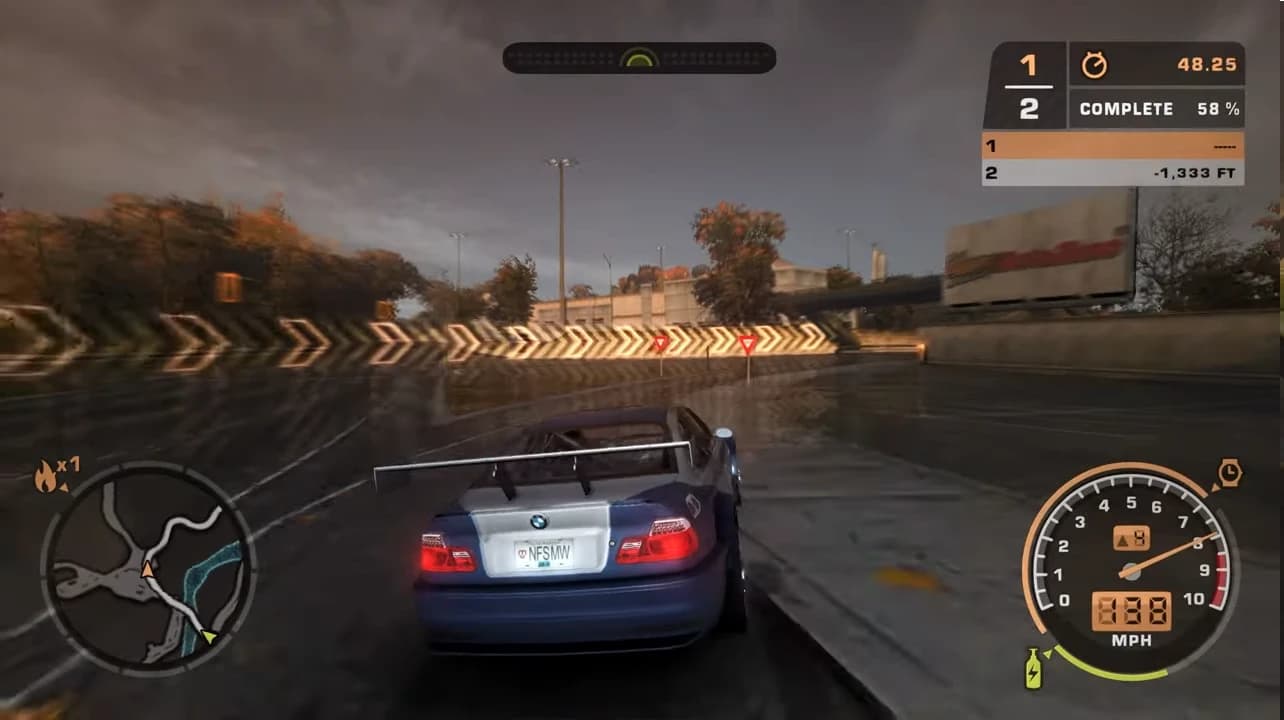This screenshot has height=720, width=1284.
Task: Expand the highlighted racer 1 standings row
Action: click(x=1110, y=145)
